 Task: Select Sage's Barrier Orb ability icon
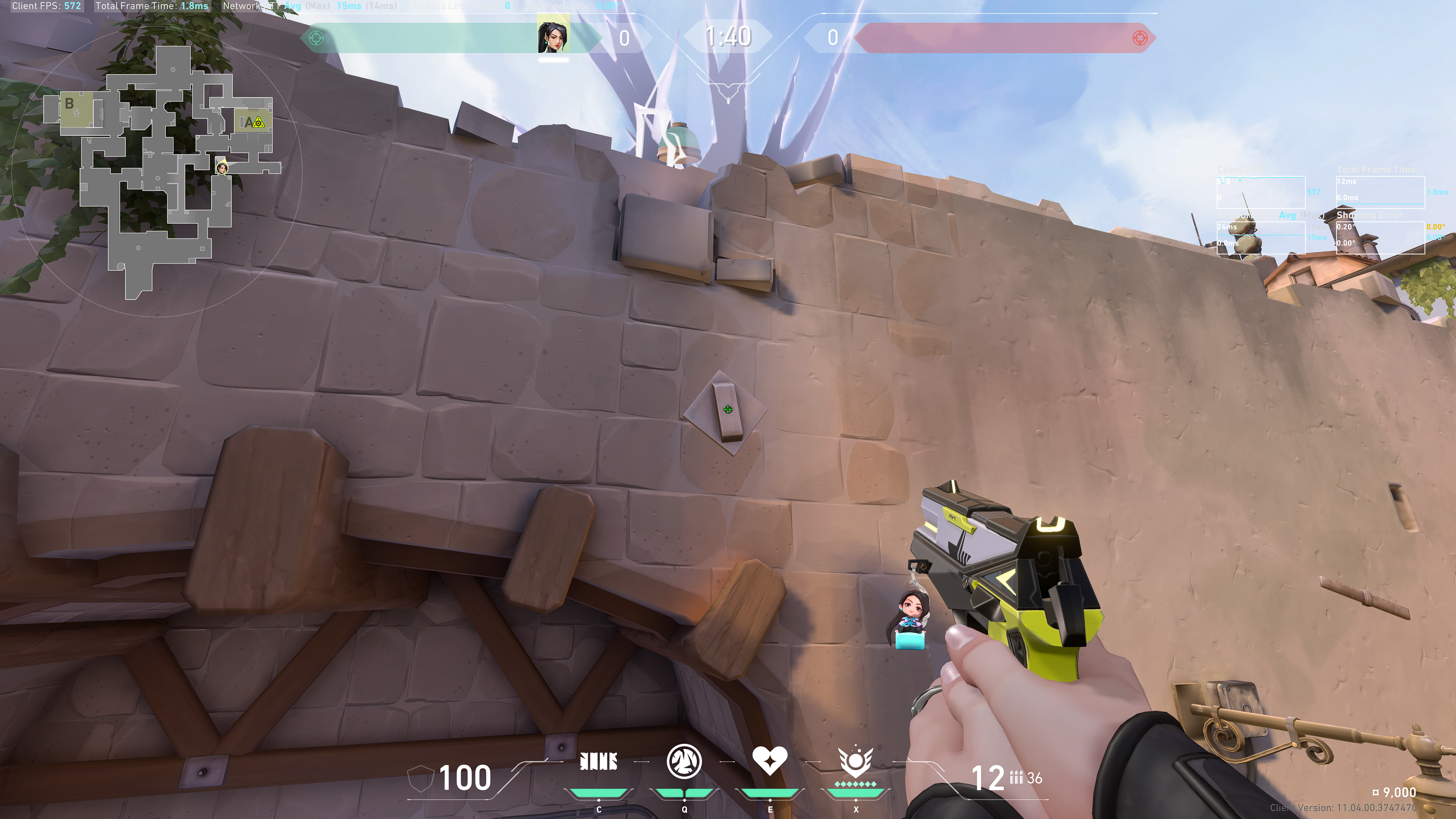[x=599, y=762]
